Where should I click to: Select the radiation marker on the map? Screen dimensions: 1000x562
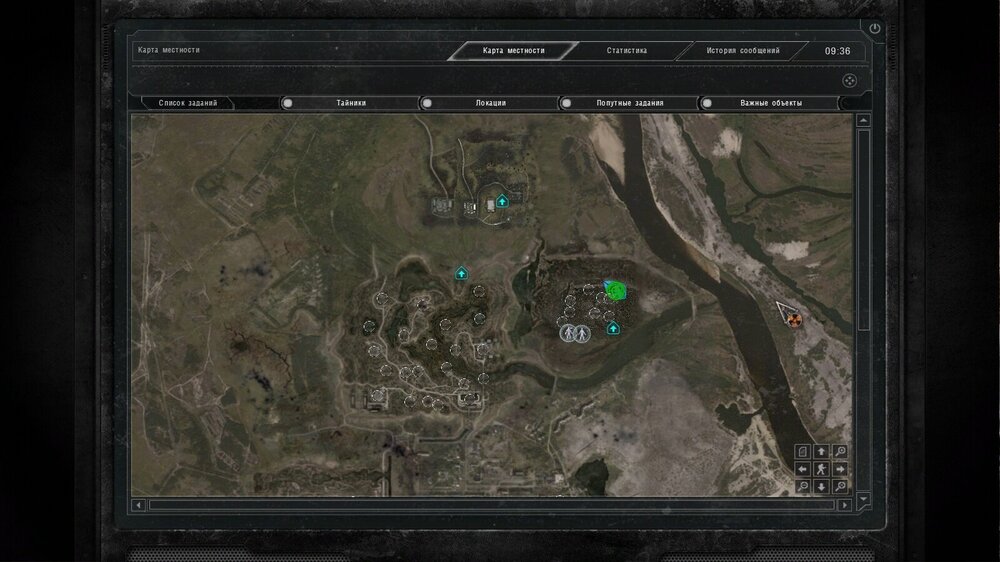click(795, 319)
